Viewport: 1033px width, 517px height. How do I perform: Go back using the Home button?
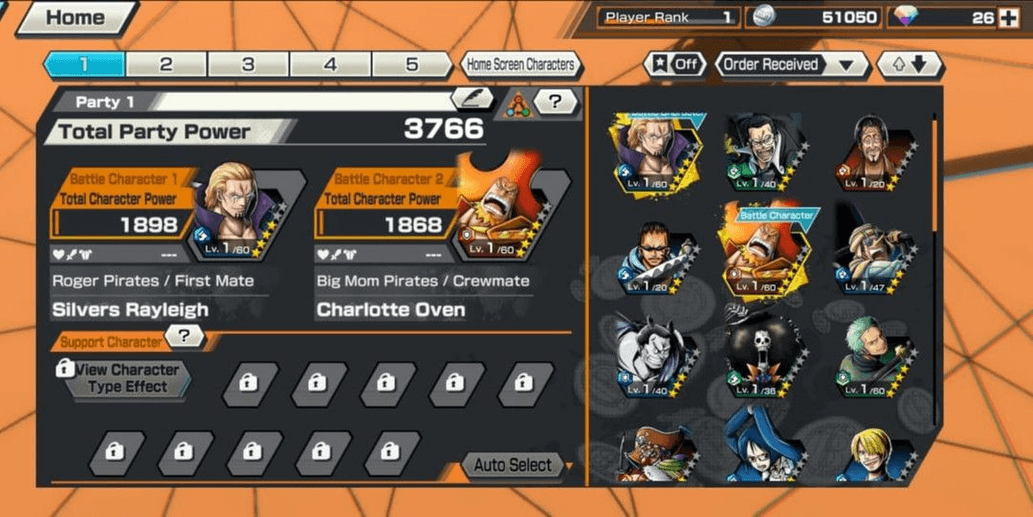tap(75, 17)
